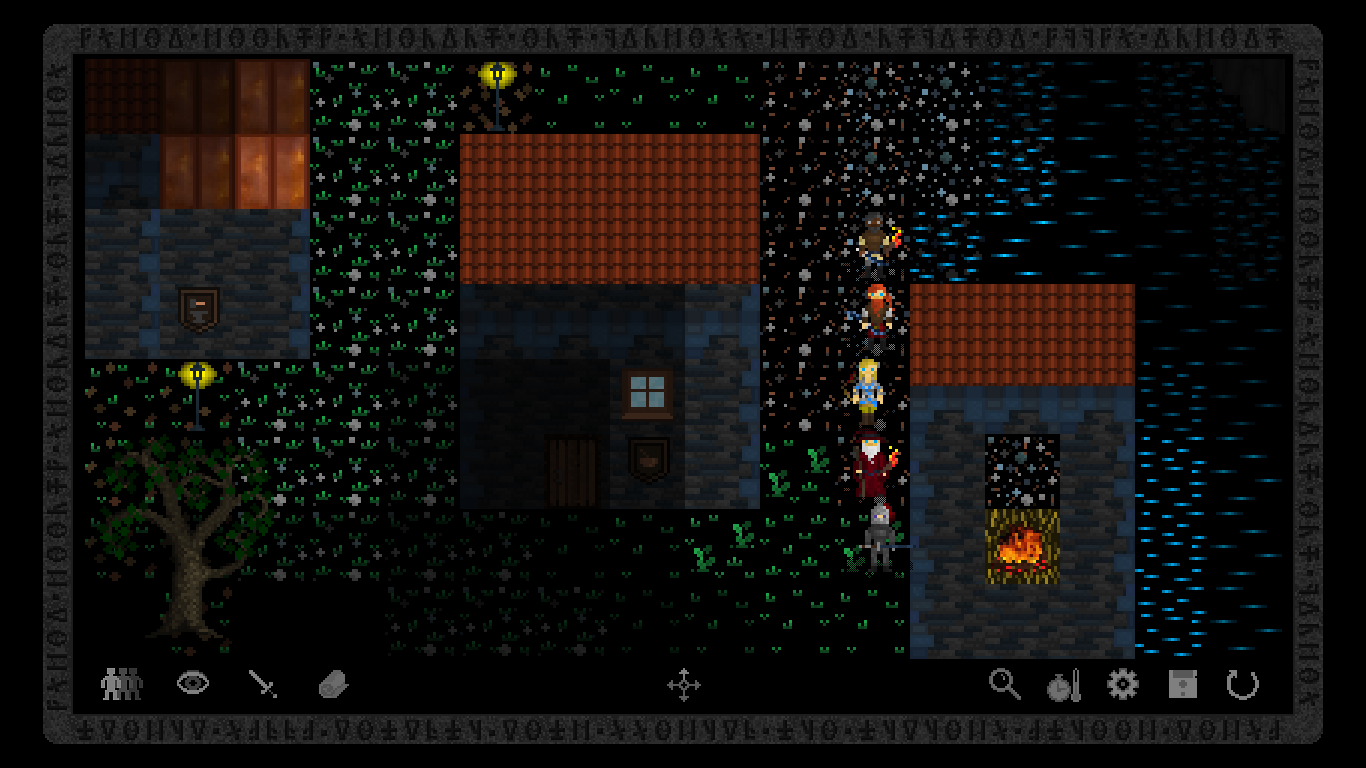Open the party members panel
Image resolution: width=1366 pixels, height=768 pixels.
pos(119,683)
